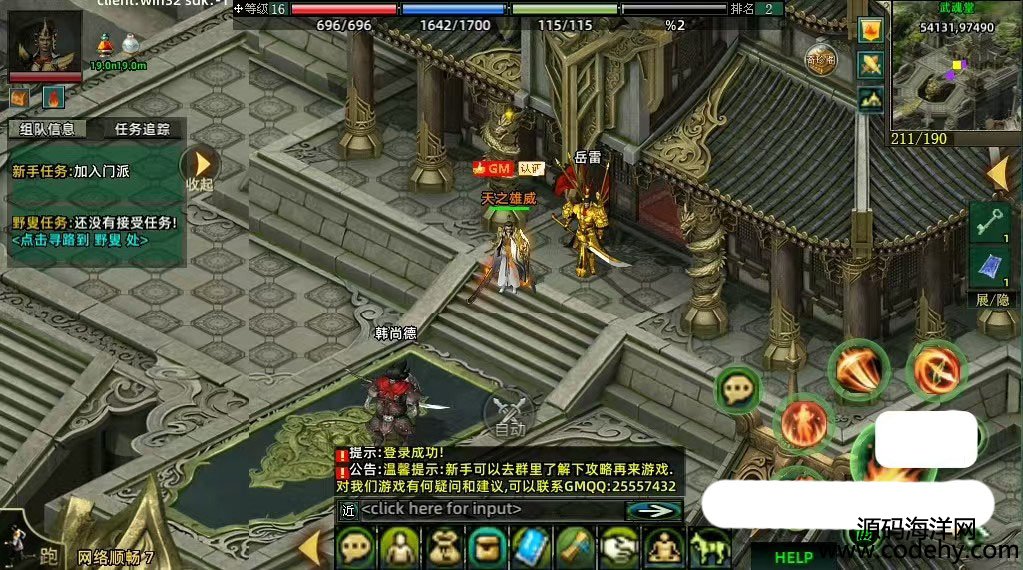Open the 奇珍阁 treasure shop icon
The height and width of the screenshot is (570, 1023).
coord(820,58)
